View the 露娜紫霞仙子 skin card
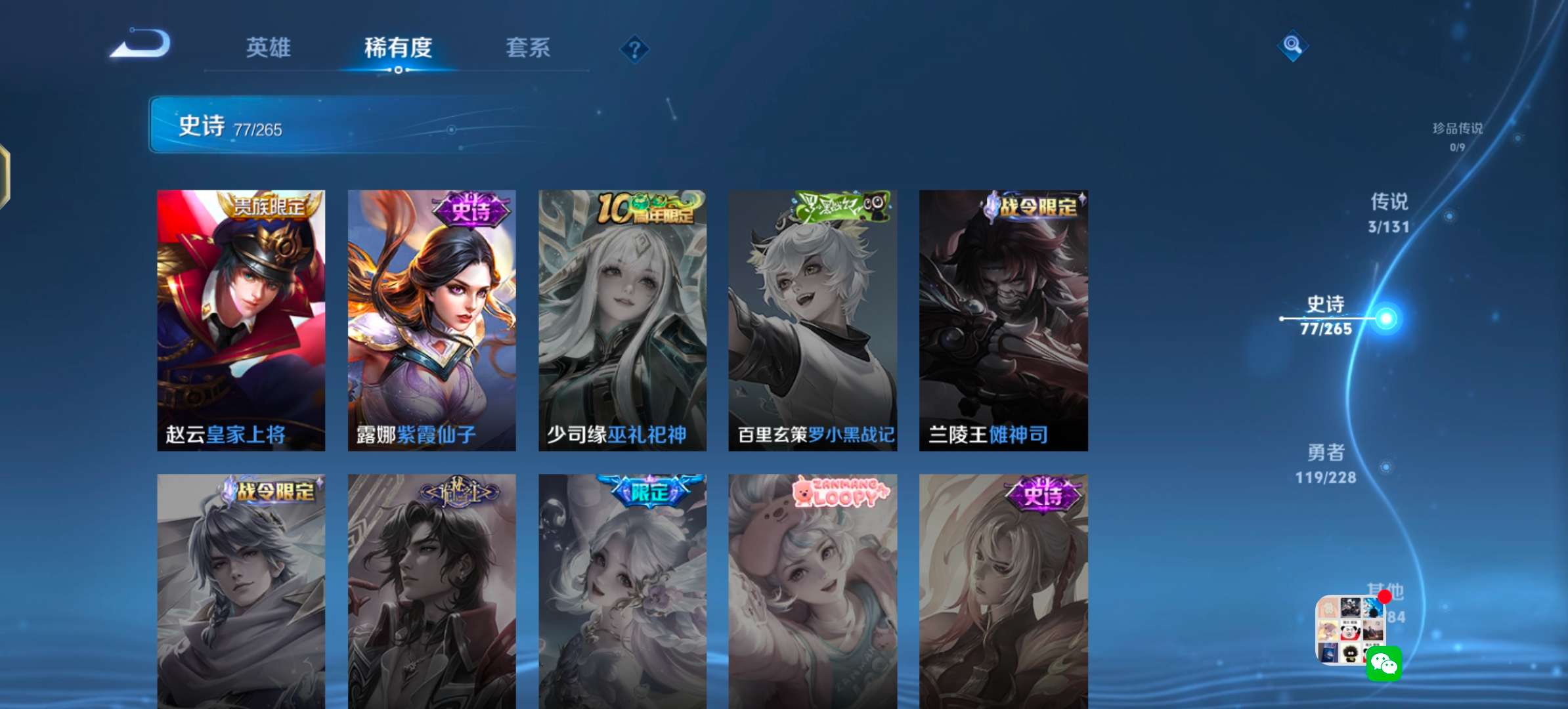The height and width of the screenshot is (709, 1568). click(431, 320)
